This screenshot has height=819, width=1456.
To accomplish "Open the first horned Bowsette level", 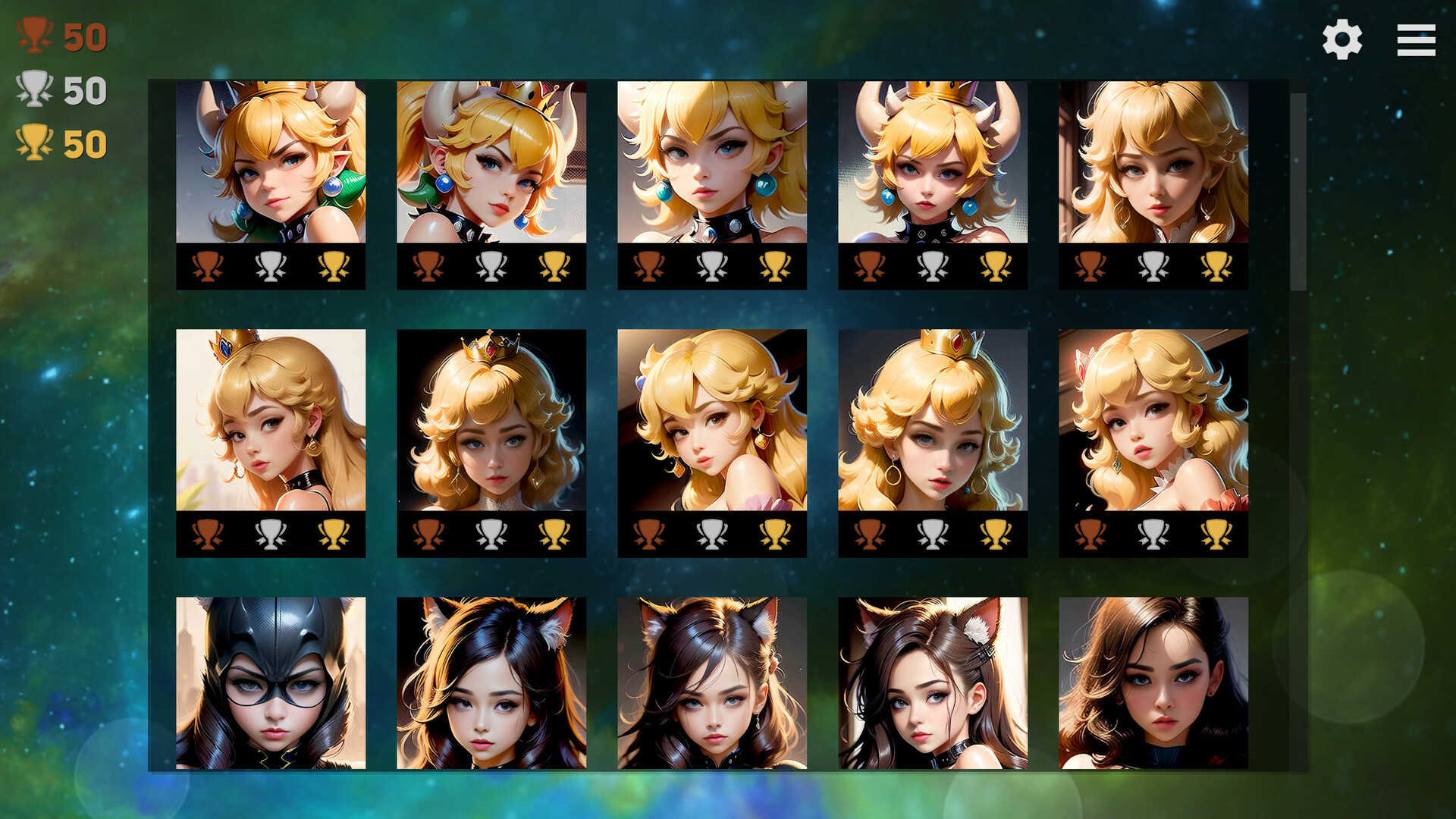I will [x=271, y=163].
